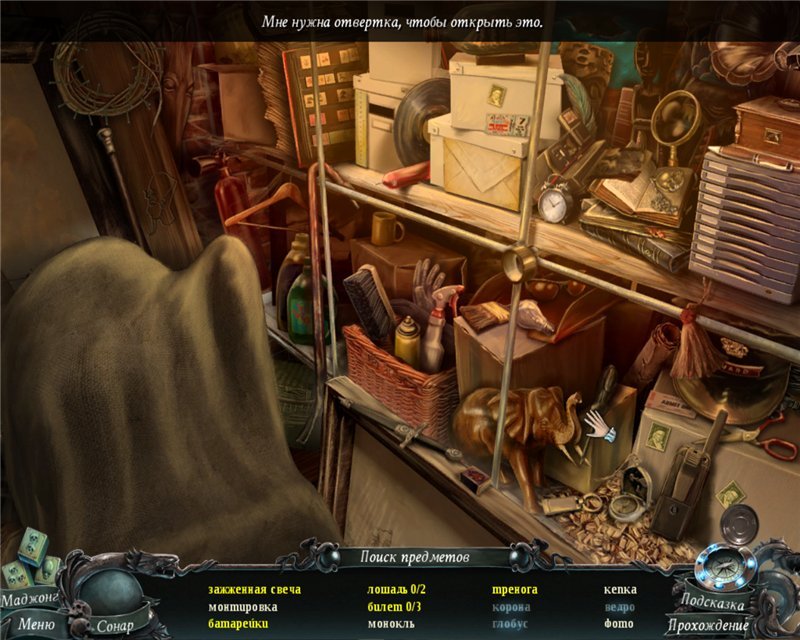The width and height of the screenshot is (800, 640).
Task: Open the Прохождение walkthrough
Action: [715, 625]
